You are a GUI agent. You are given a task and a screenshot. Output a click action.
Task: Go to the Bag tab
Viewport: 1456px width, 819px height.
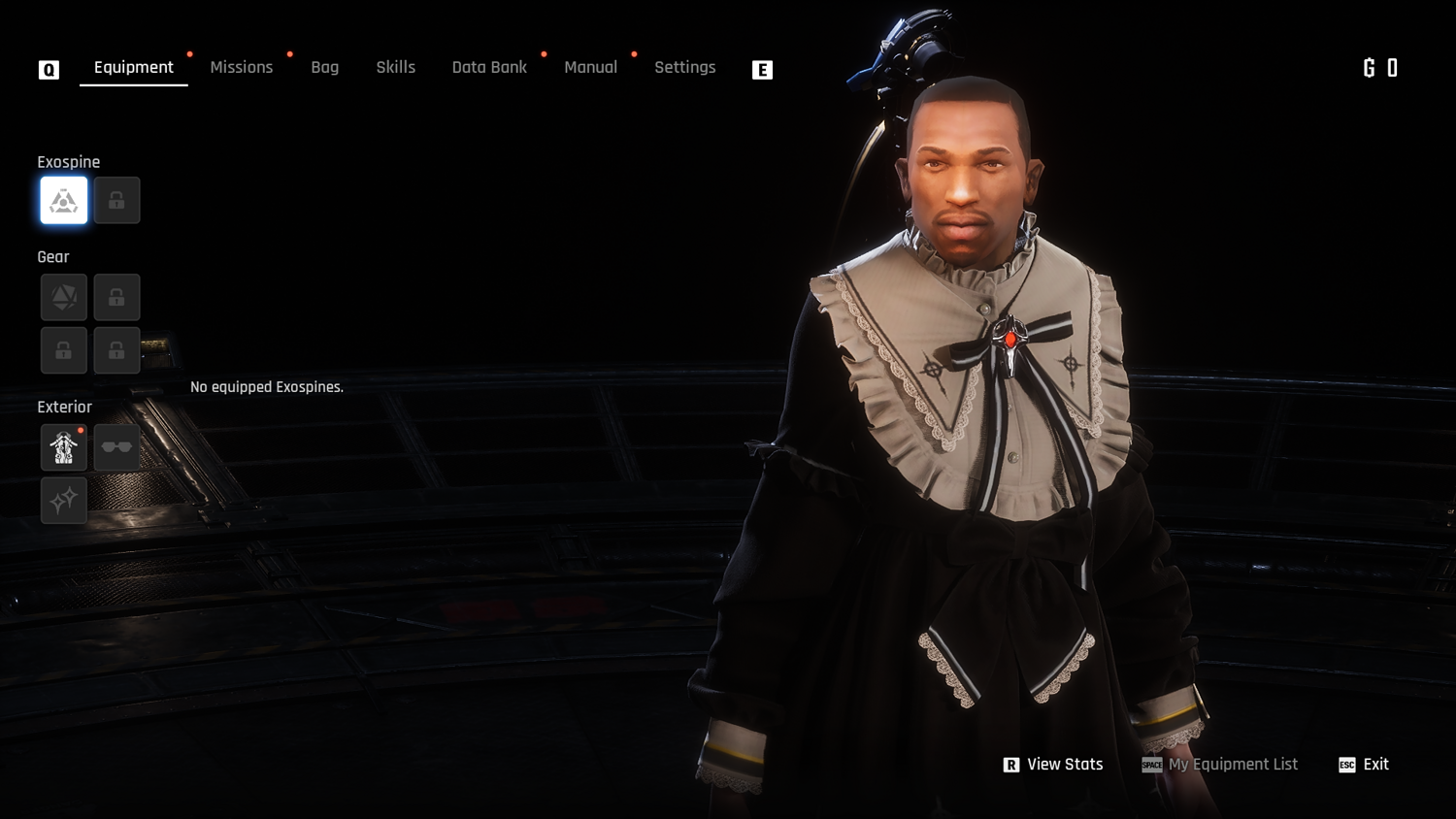coord(325,67)
